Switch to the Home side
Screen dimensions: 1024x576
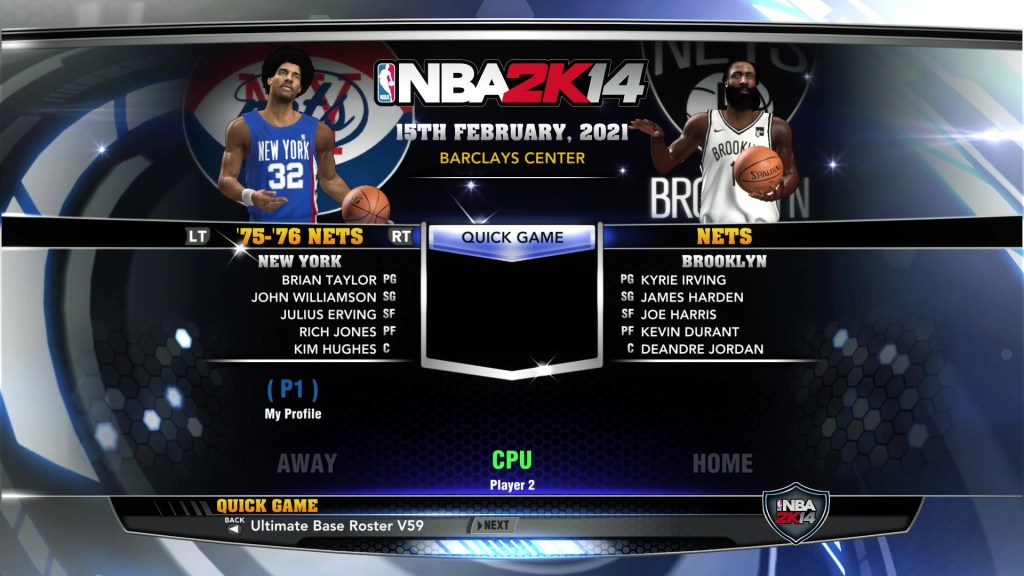tap(722, 463)
